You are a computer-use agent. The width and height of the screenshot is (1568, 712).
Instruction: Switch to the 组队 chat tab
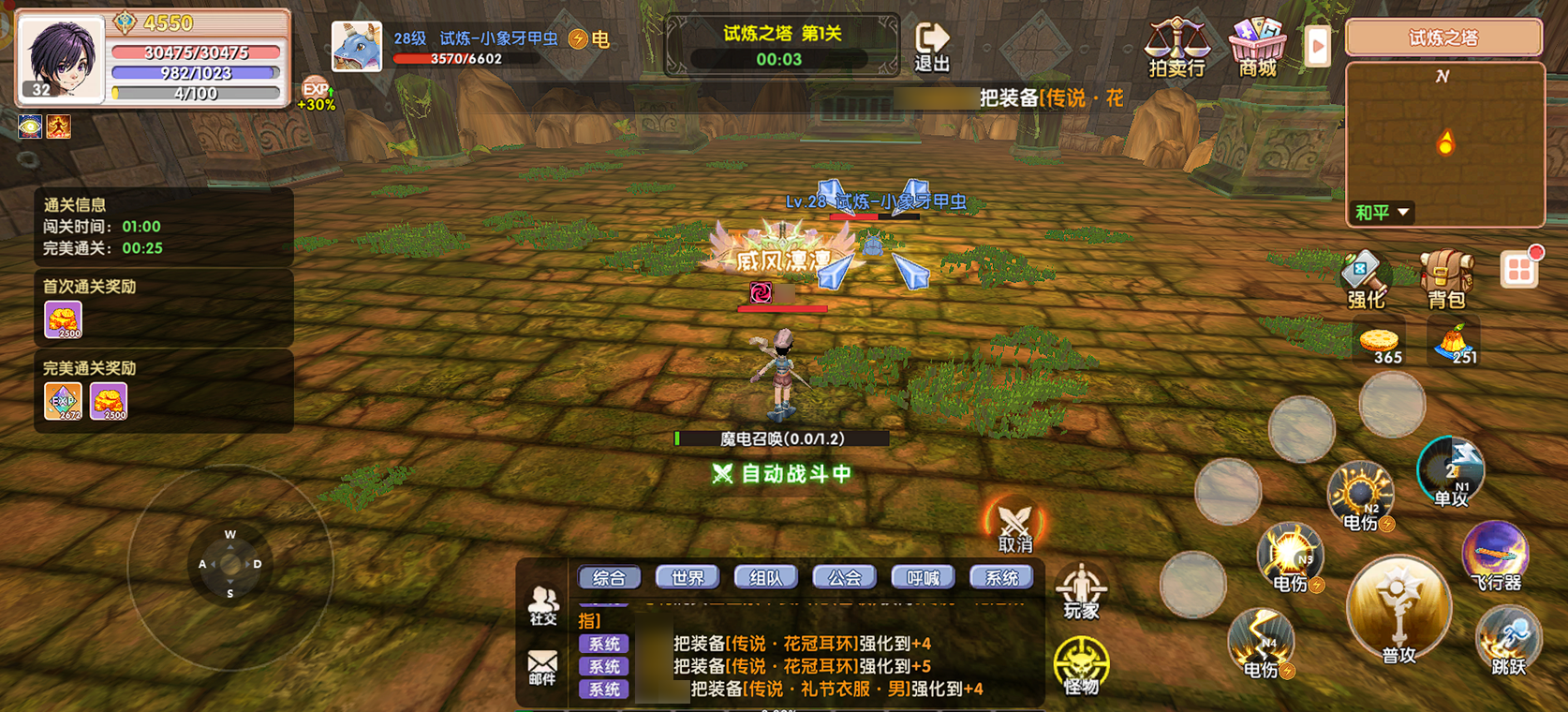pyautogui.click(x=765, y=578)
